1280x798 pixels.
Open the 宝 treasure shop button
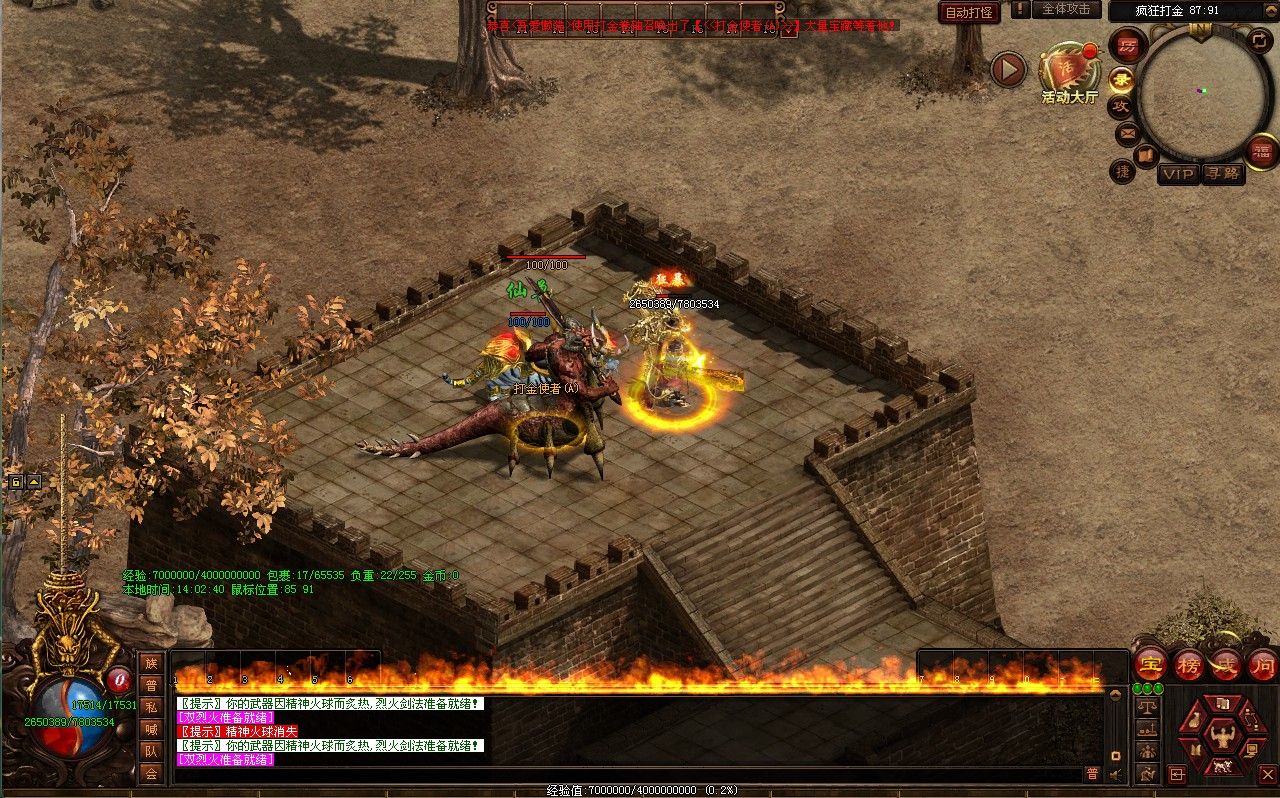pyautogui.click(x=1150, y=664)
